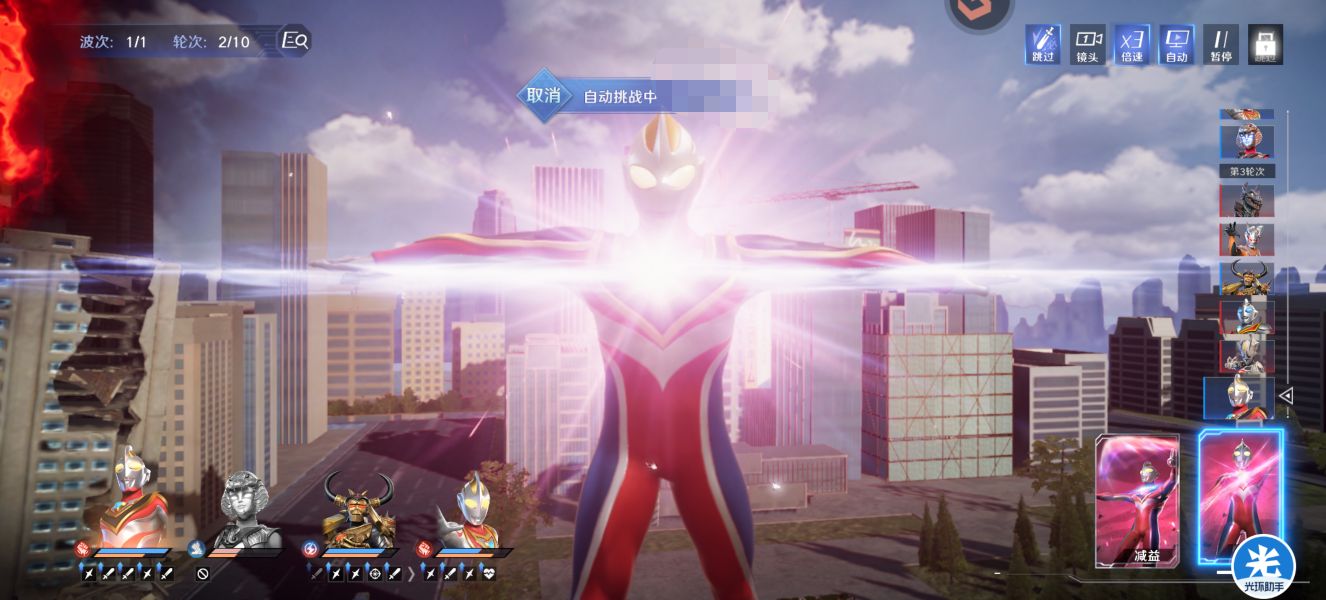Select the 减益 debuff skill card
The height and width of the screenshot is (600, 1326).
coord(1138,500)
